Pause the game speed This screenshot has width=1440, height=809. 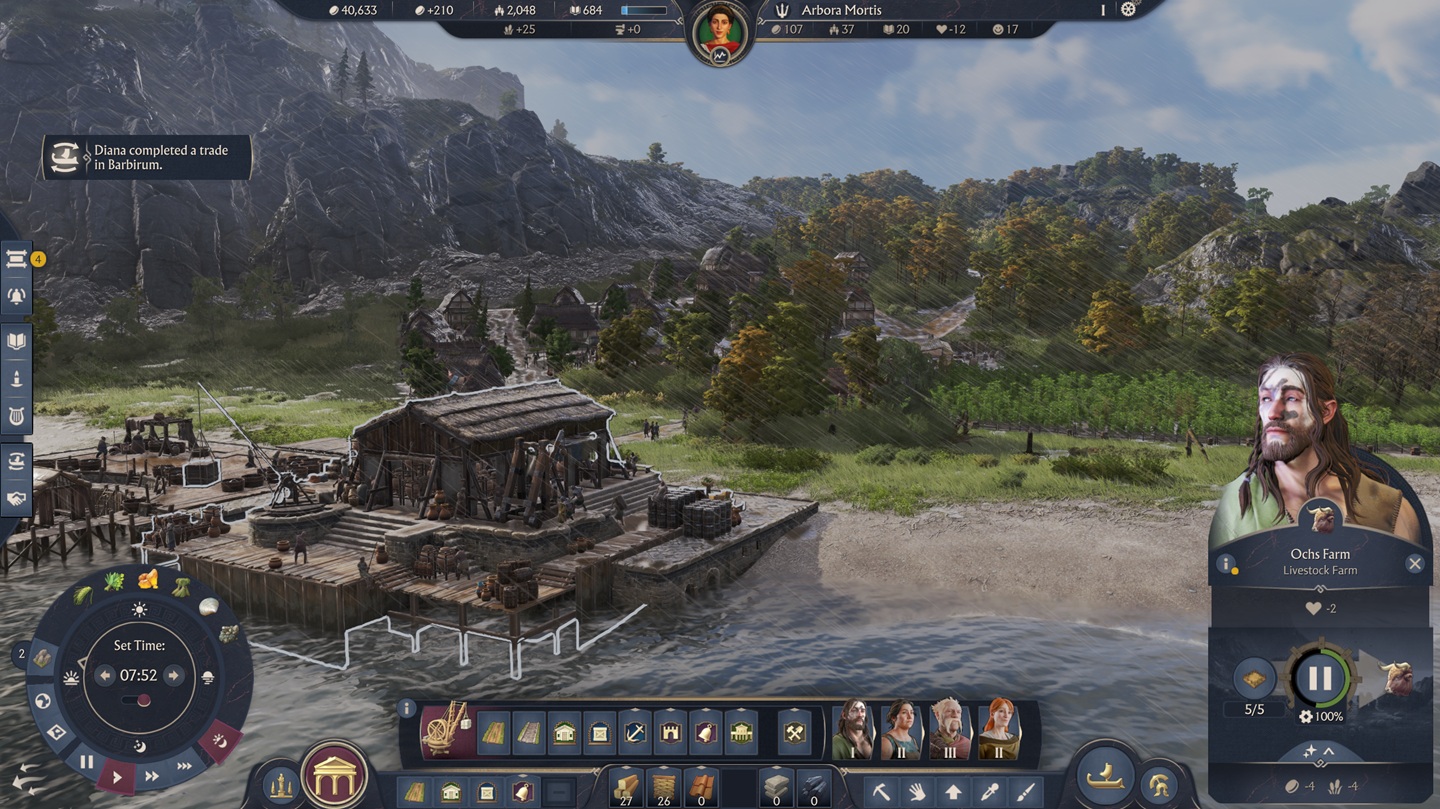click(87, 762)
